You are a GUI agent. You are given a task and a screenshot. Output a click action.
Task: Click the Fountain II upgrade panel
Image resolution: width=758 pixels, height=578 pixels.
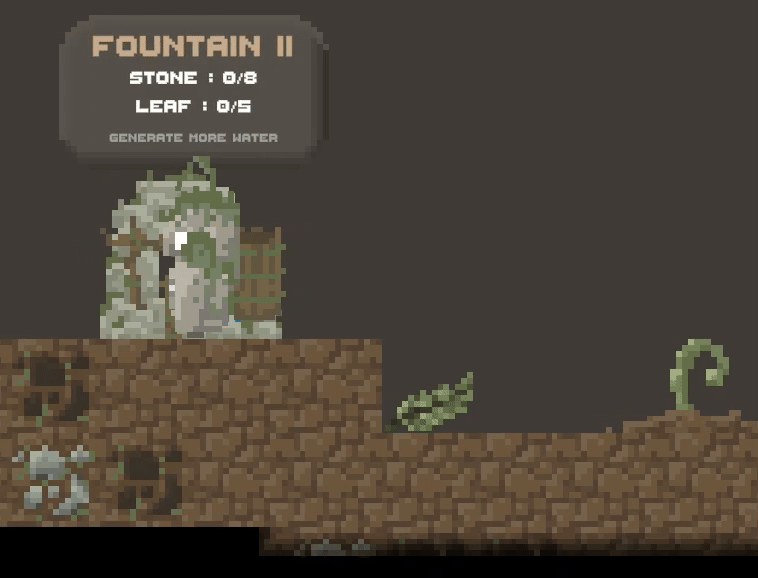coord(192,90)
